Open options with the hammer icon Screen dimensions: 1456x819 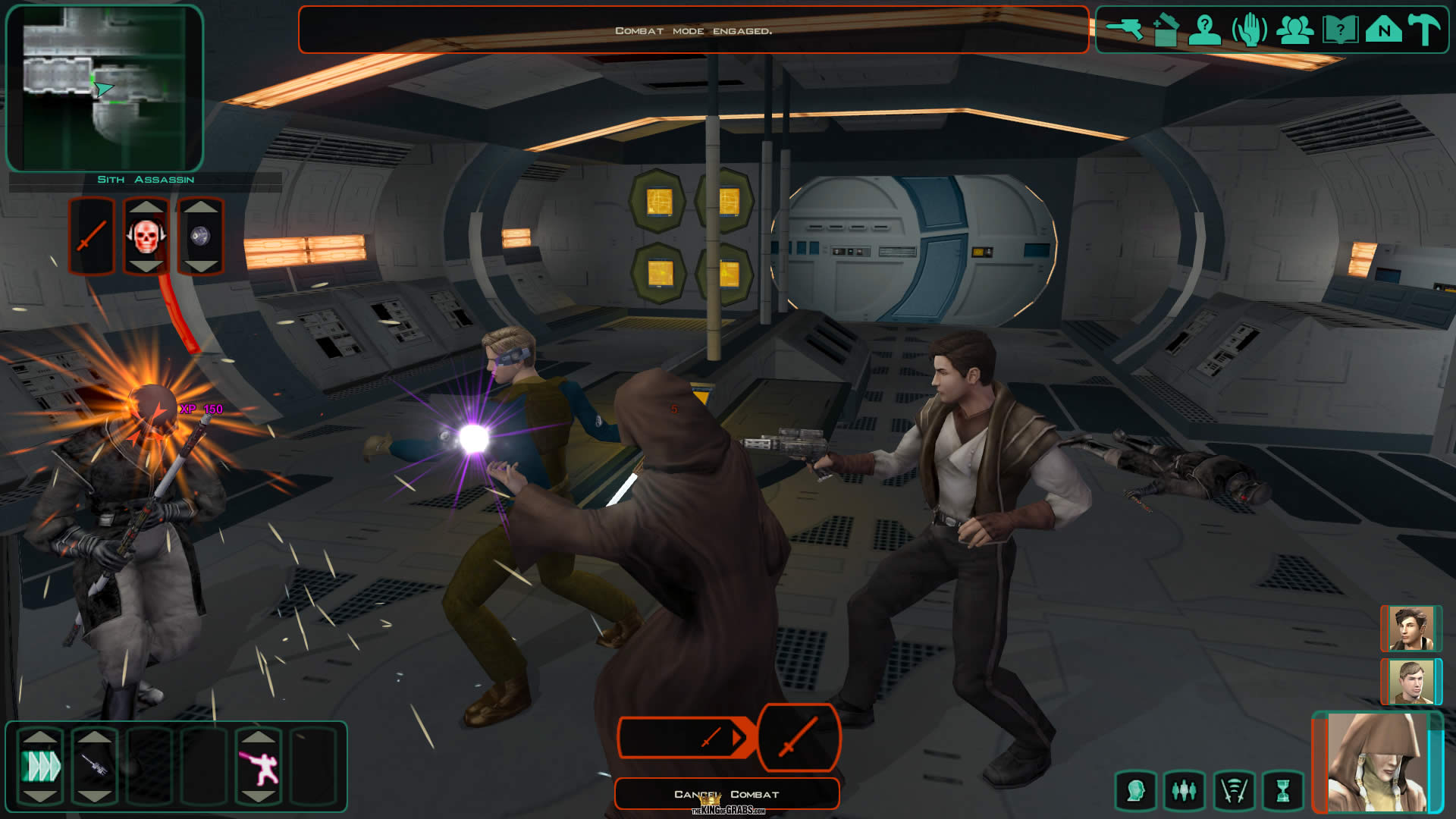1424,30
